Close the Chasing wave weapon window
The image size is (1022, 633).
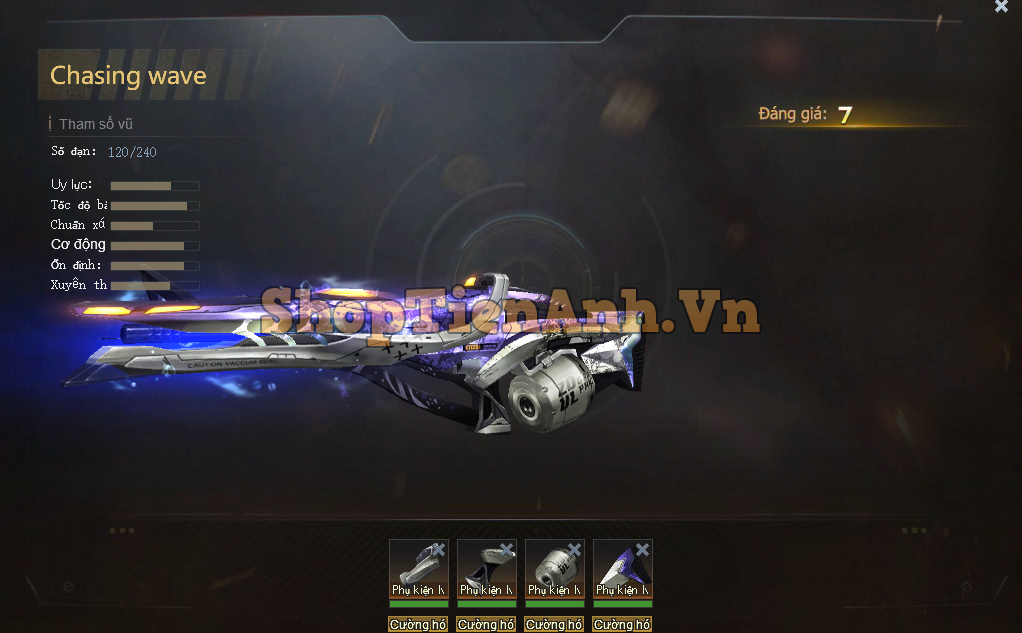pyautogui.click(x=1001, y=7)
